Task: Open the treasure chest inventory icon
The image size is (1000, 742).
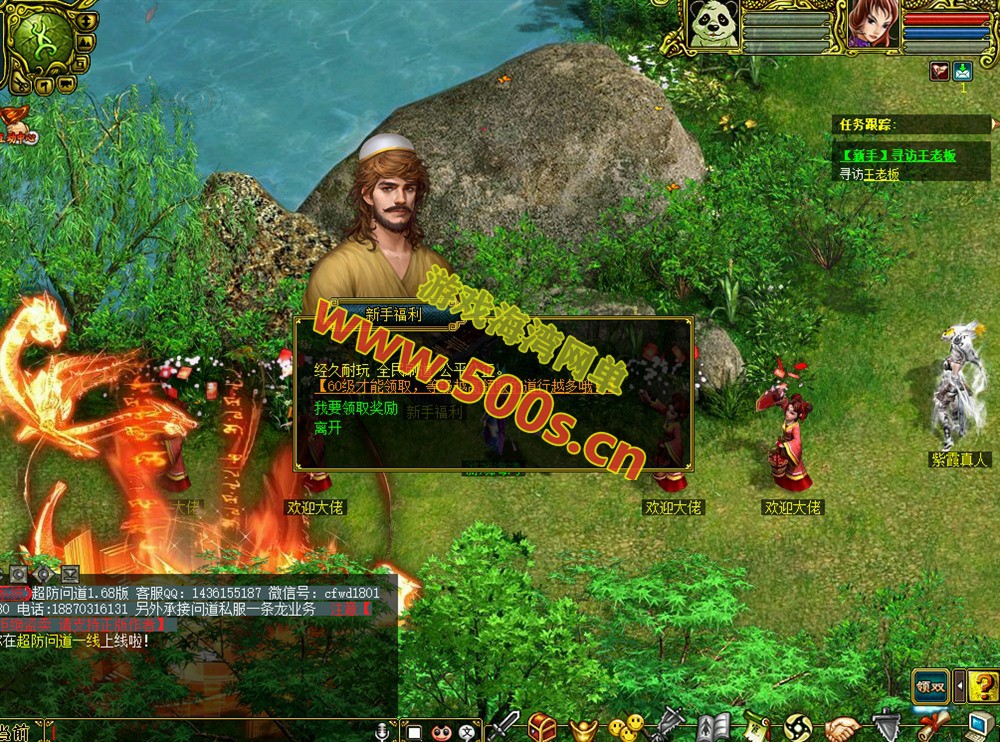Action: 543,726
